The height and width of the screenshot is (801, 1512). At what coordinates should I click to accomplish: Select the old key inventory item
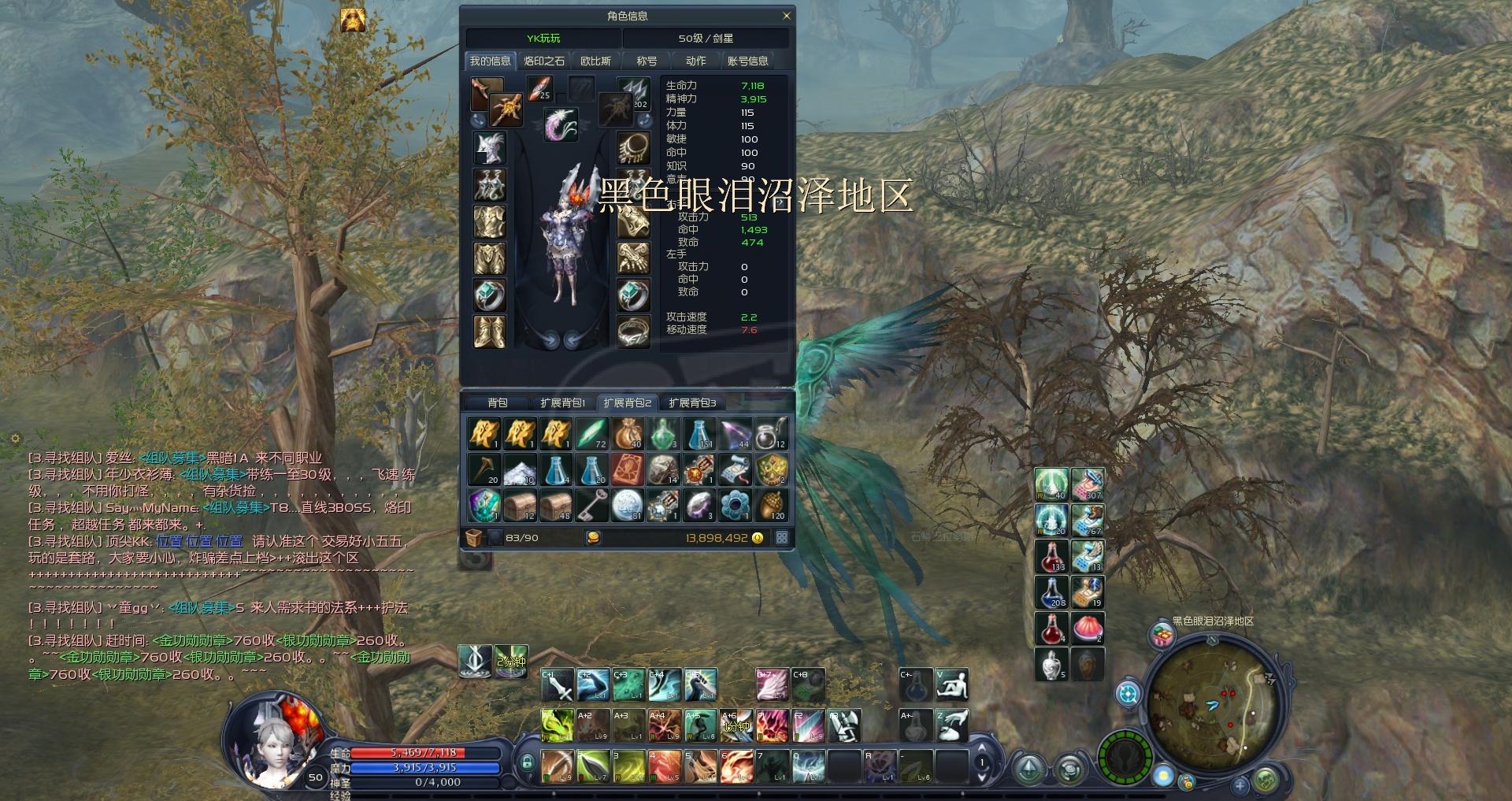coord(591,505)
